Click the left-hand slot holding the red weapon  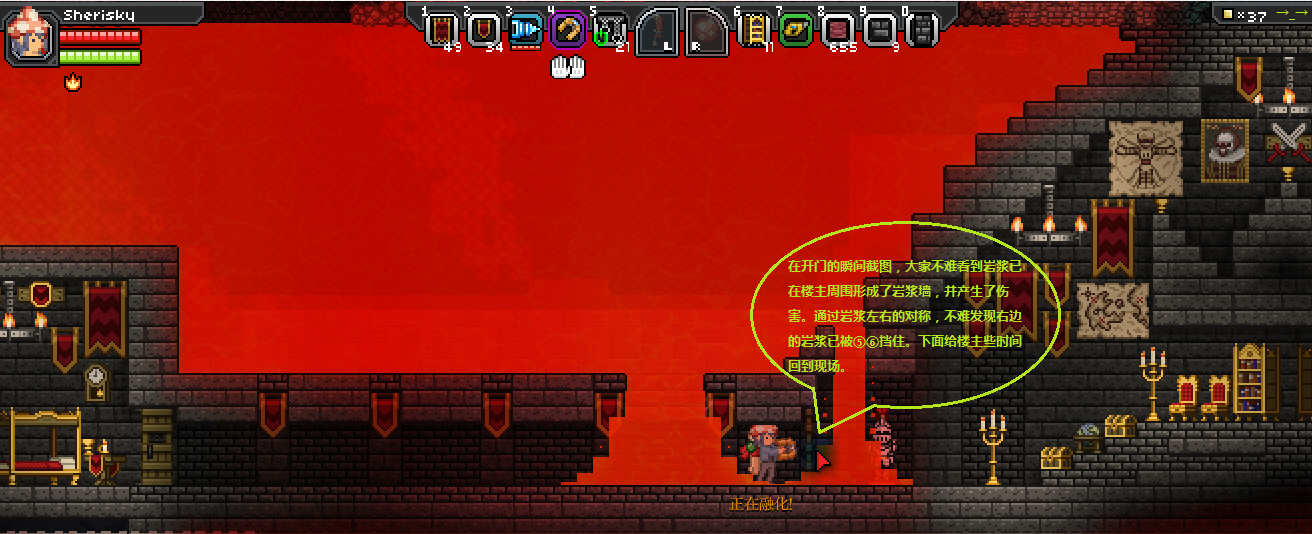click(x=657, y=31)
